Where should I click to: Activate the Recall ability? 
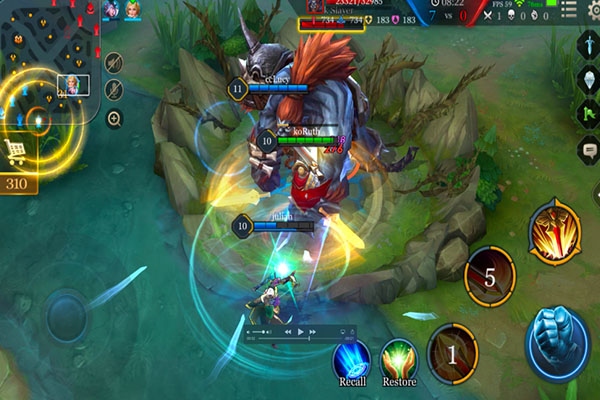(351, 359)
